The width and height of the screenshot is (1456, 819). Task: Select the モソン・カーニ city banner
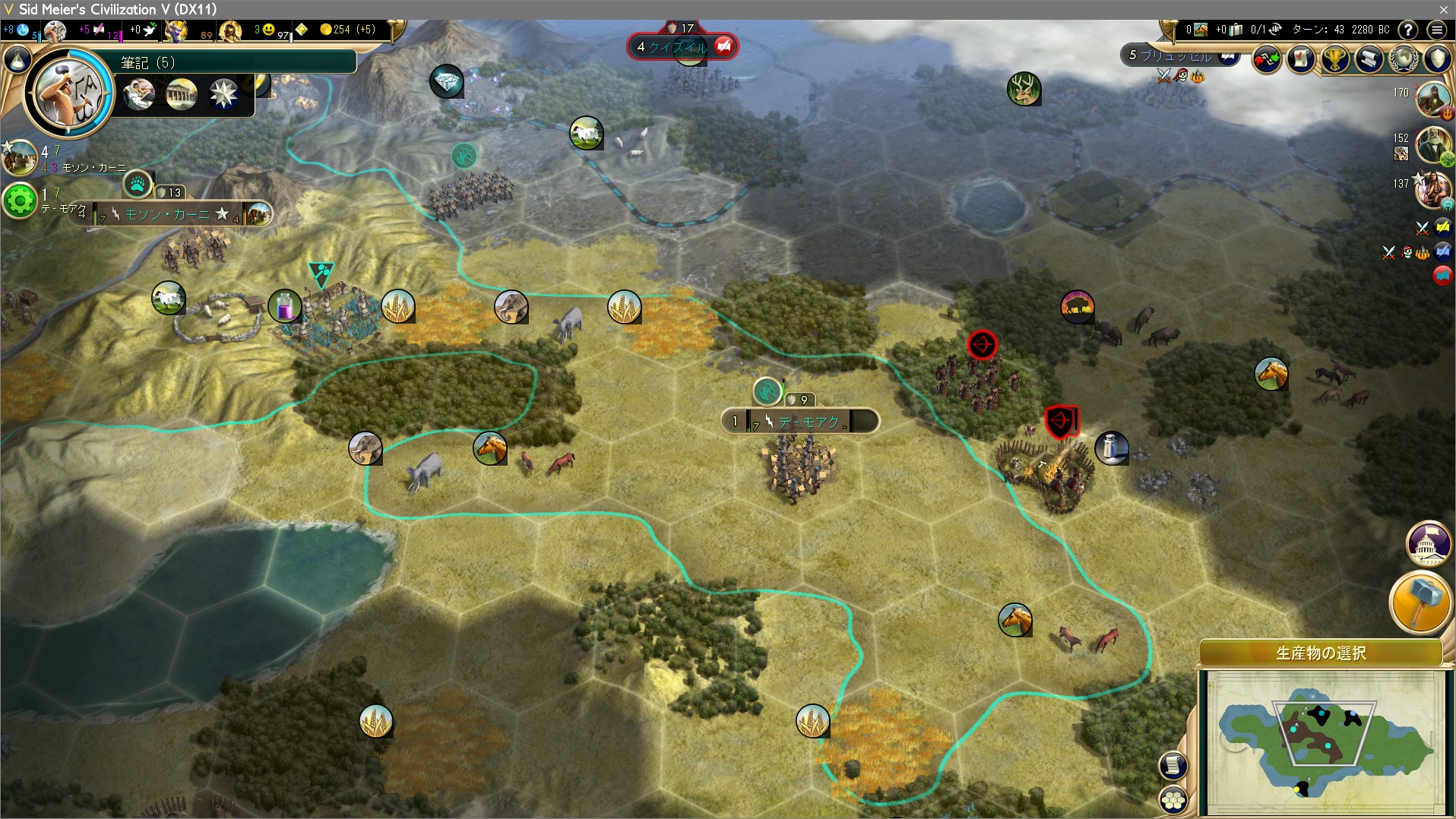tap(169, 214)
